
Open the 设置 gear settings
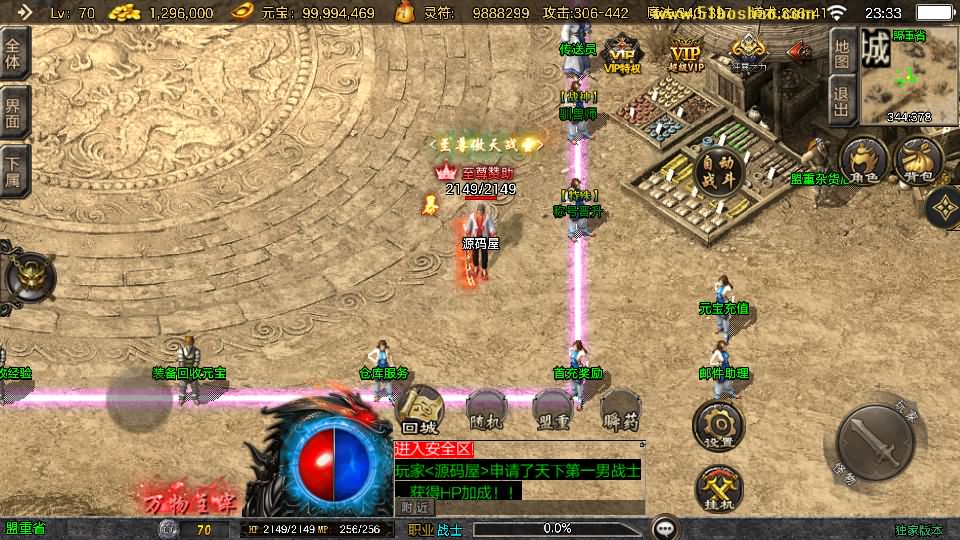pos(718,425)
